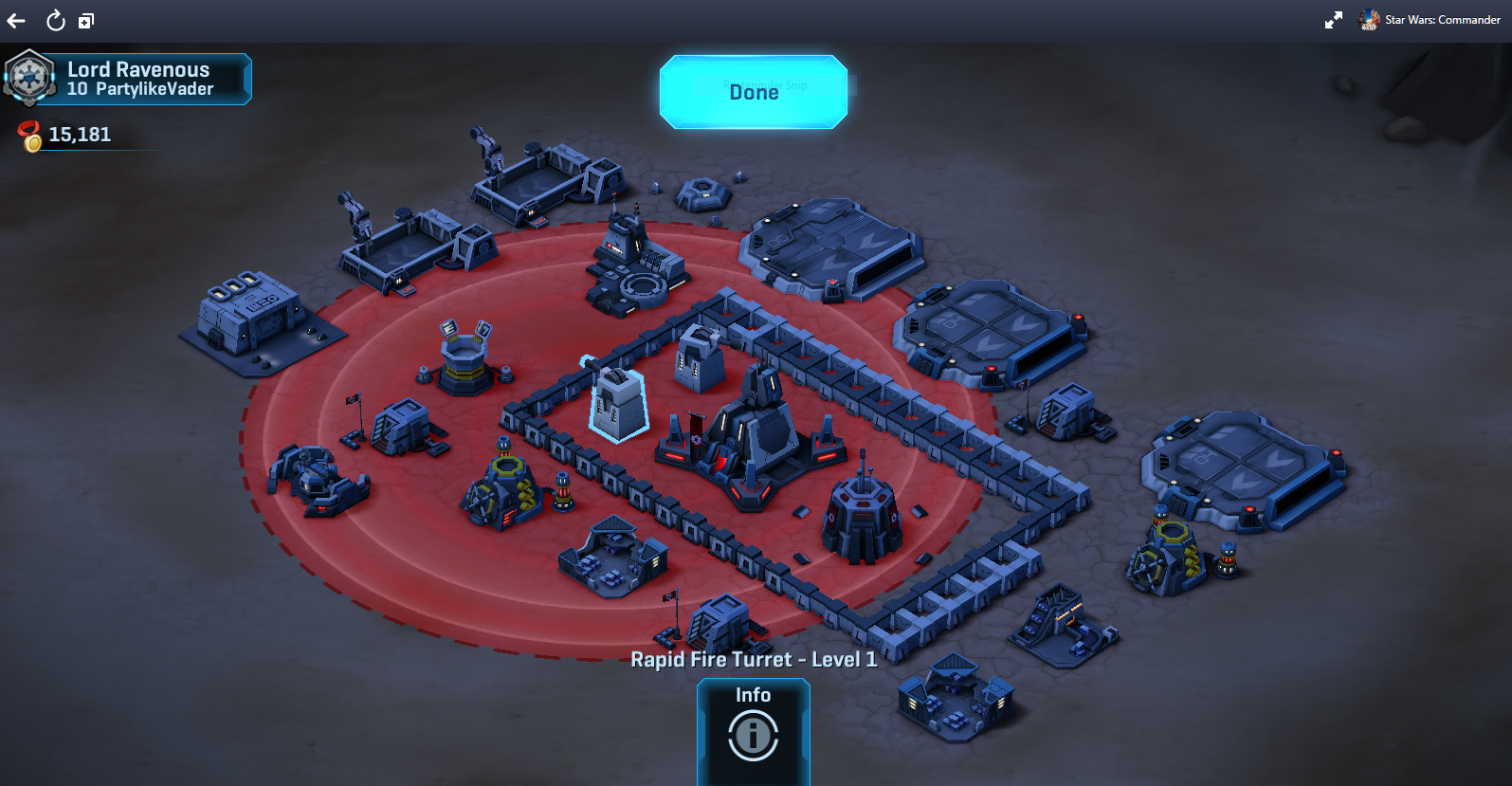The image size is (1512, 786).
Task: Reload the game with the refresh icon
Action: 56,21
